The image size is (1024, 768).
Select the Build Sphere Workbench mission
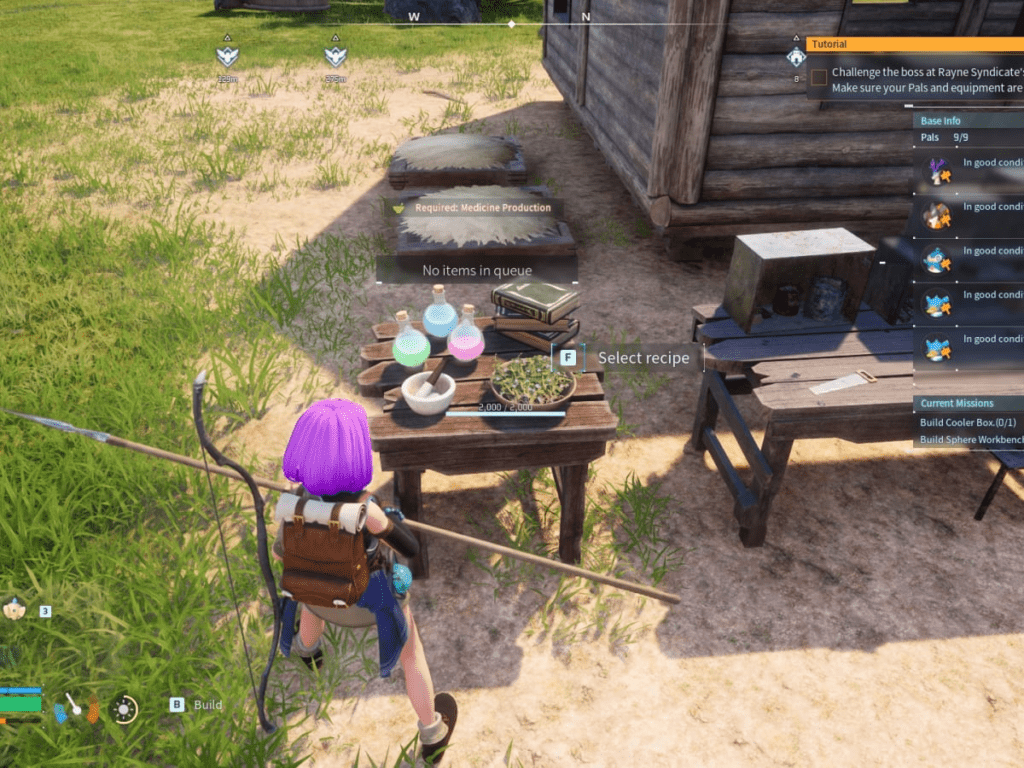pyautogui.click(x=968, y=440)
